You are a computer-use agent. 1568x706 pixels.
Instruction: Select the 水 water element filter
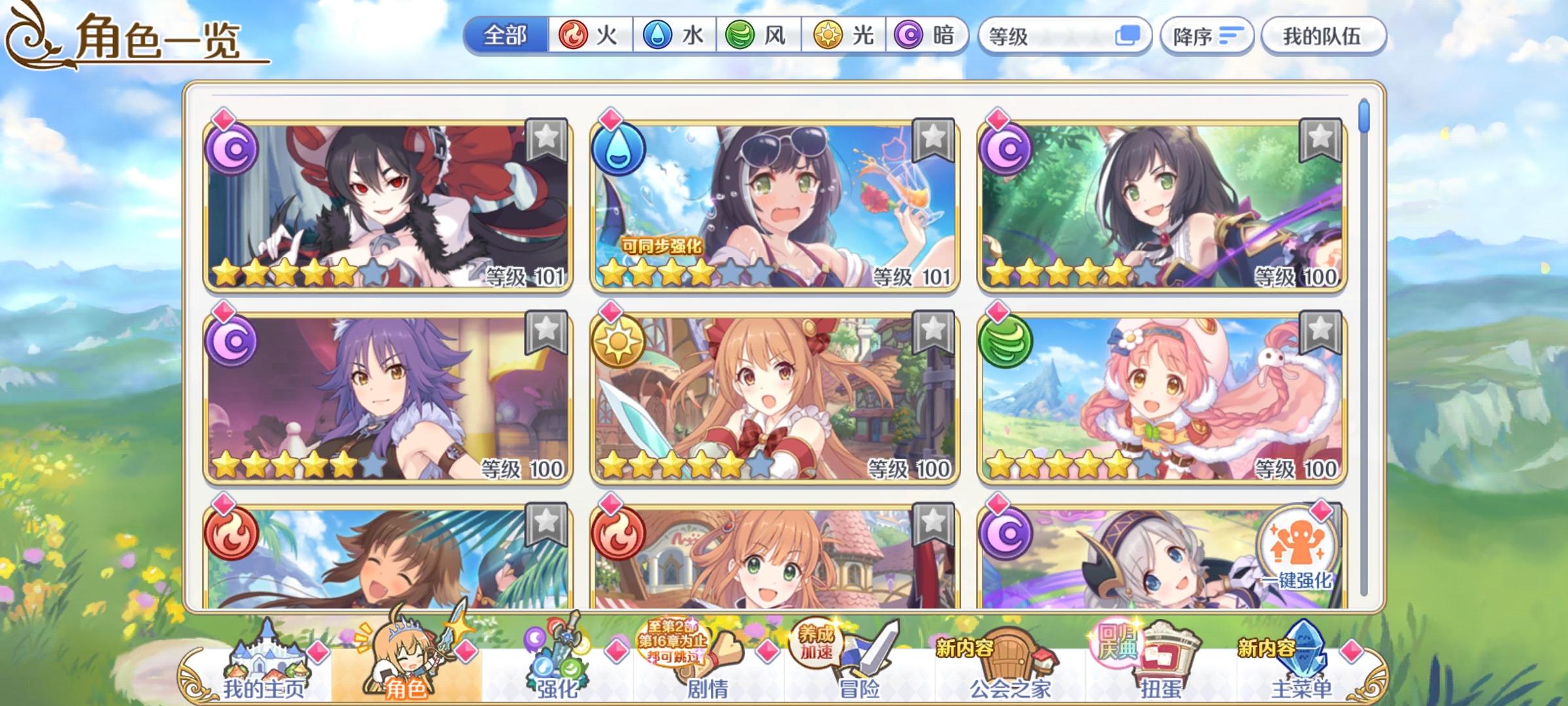670,37
